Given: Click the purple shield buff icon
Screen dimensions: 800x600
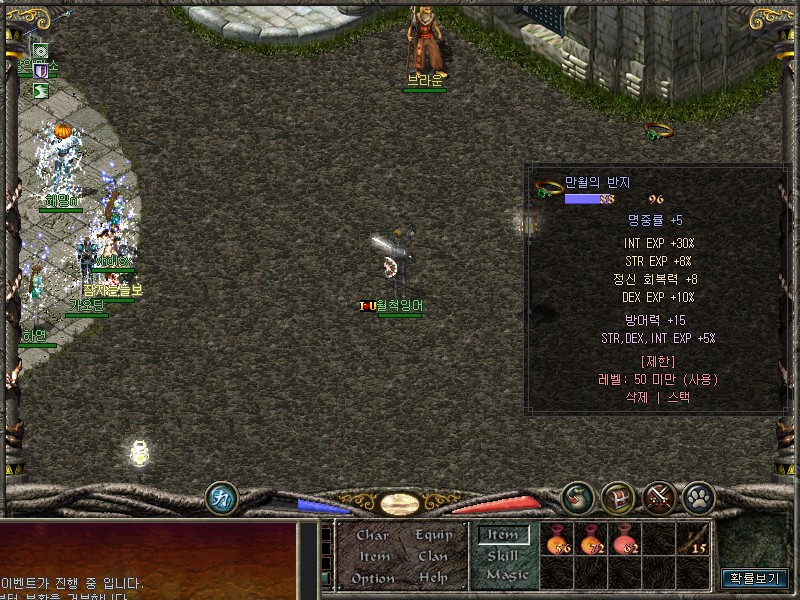Looking at the screenshot, I should point(41,71).
